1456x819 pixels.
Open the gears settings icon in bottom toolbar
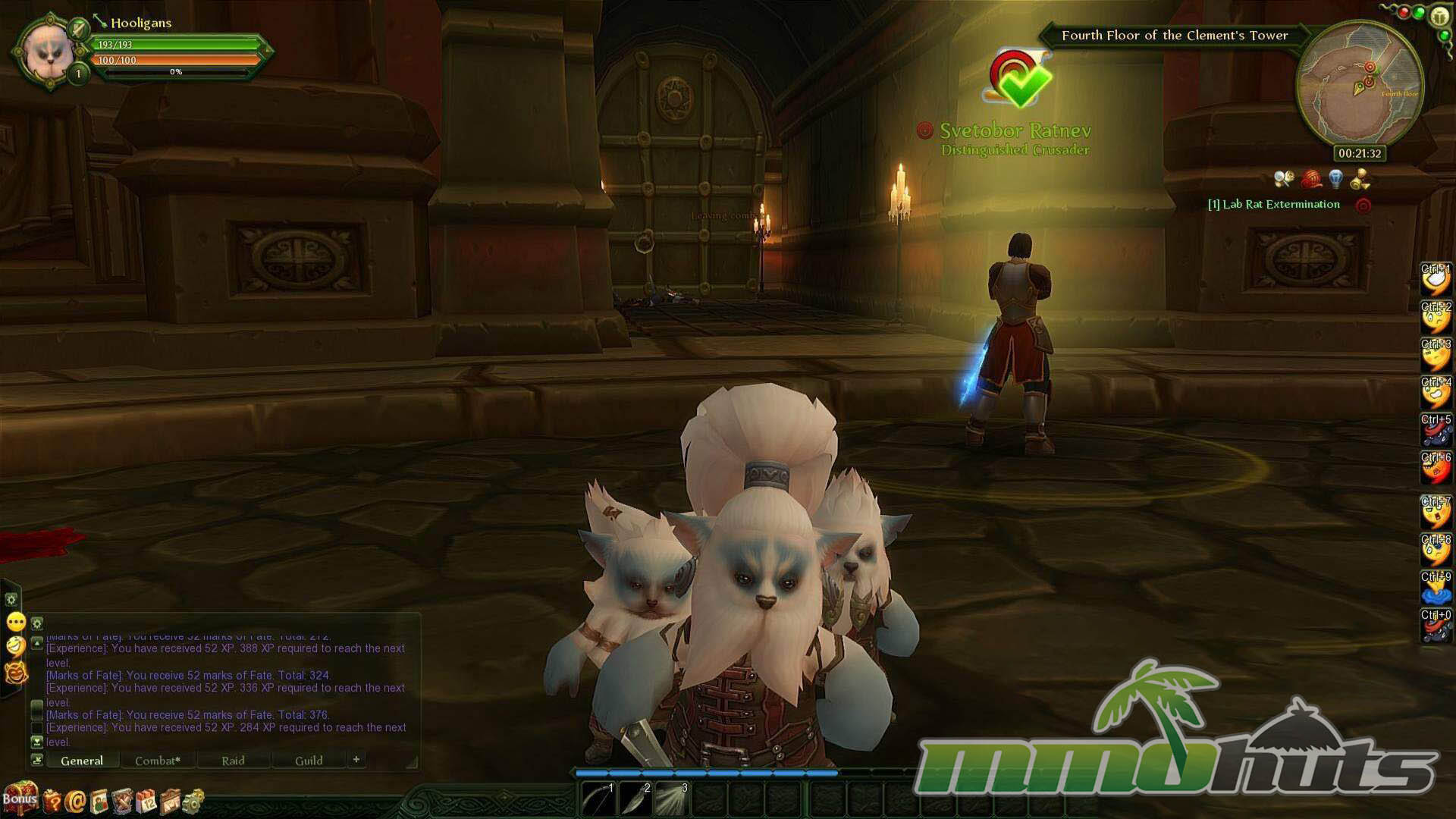click(x=194, y=801)
